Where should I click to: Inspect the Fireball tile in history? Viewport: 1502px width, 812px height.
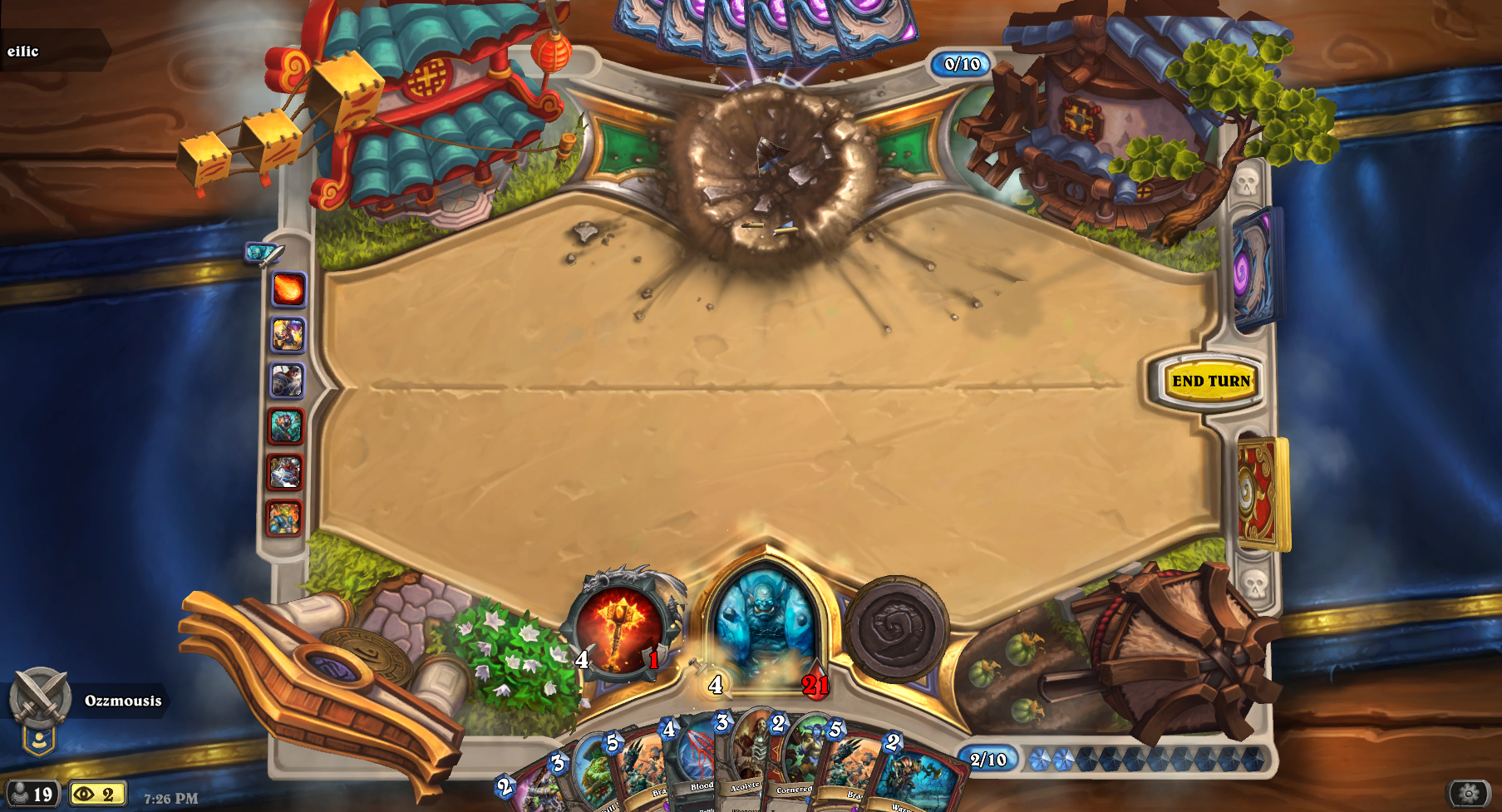tap(288, 289)
